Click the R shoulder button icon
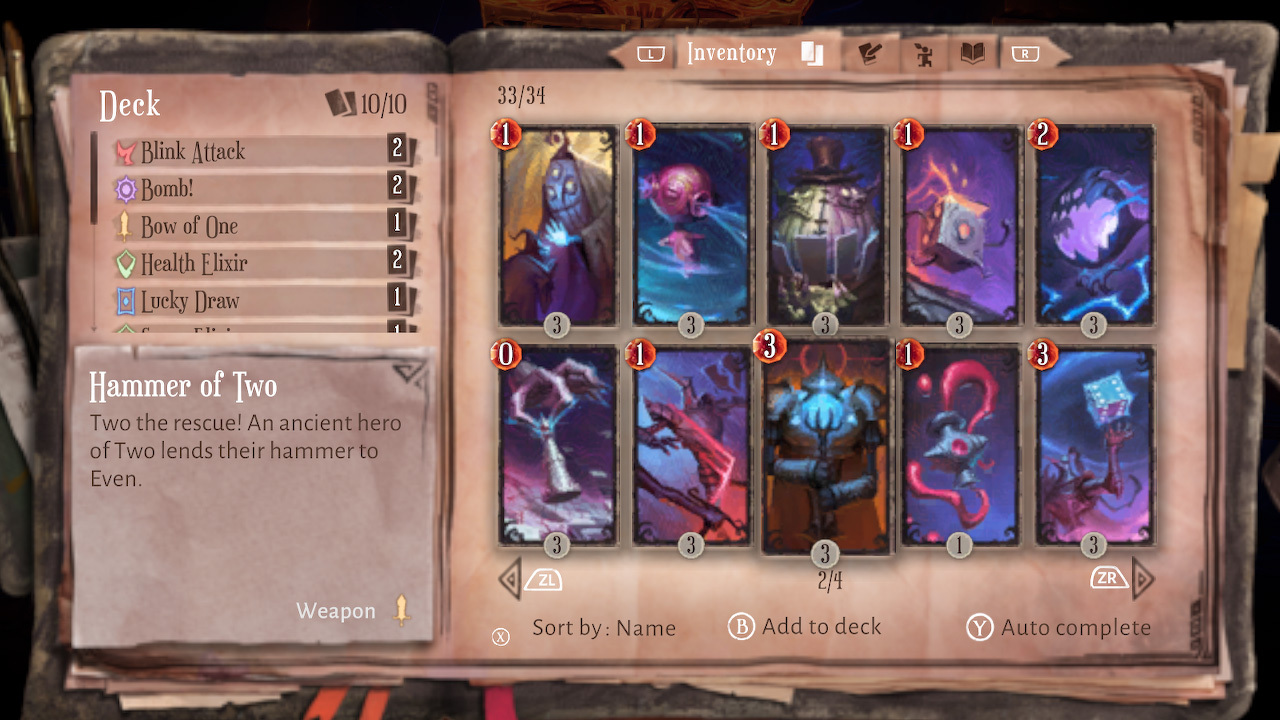This screenshot has height=720, width=1280. [1024, 52]
